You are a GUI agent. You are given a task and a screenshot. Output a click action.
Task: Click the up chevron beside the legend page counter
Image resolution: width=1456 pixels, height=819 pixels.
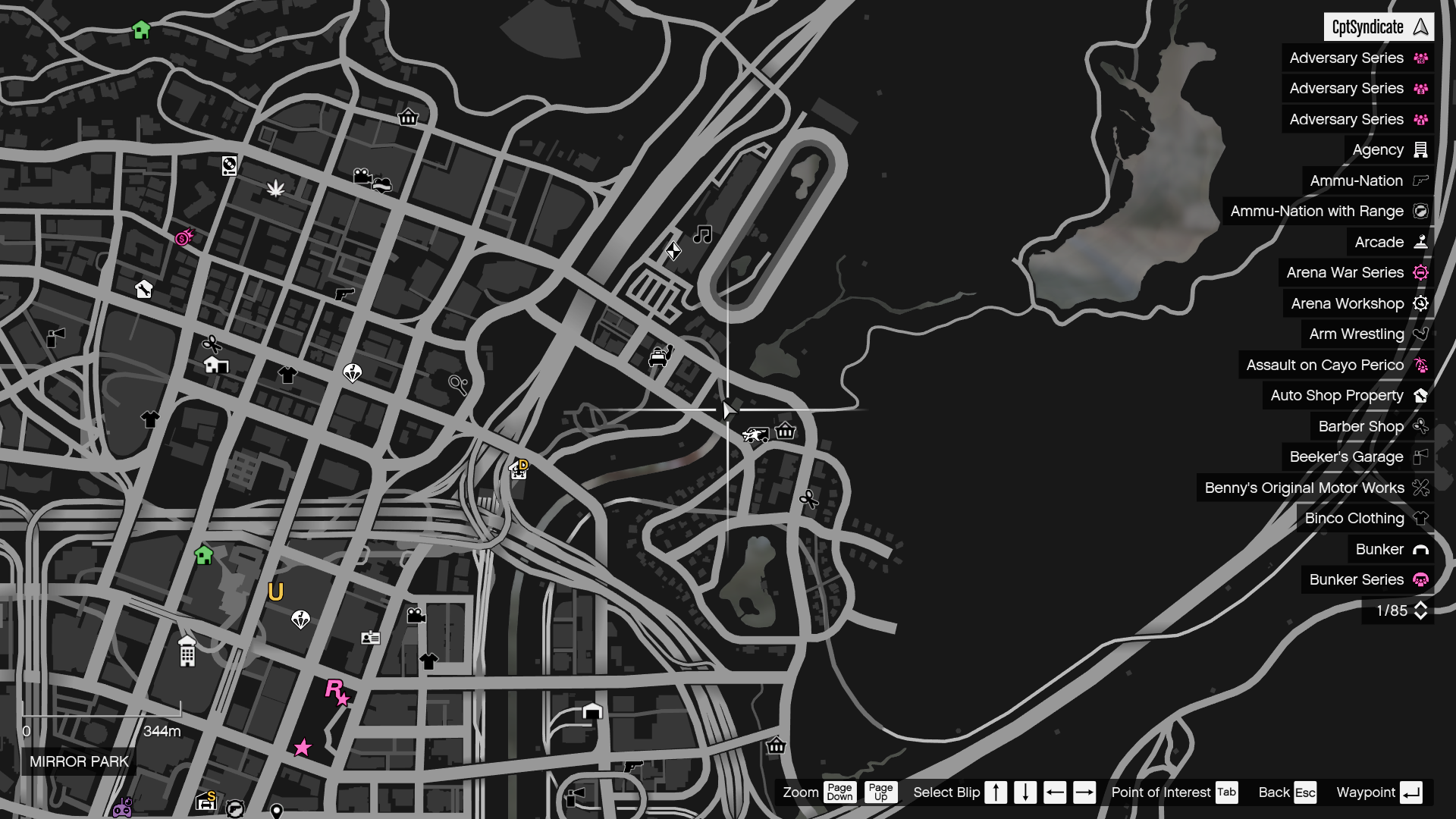[1422, 604]
